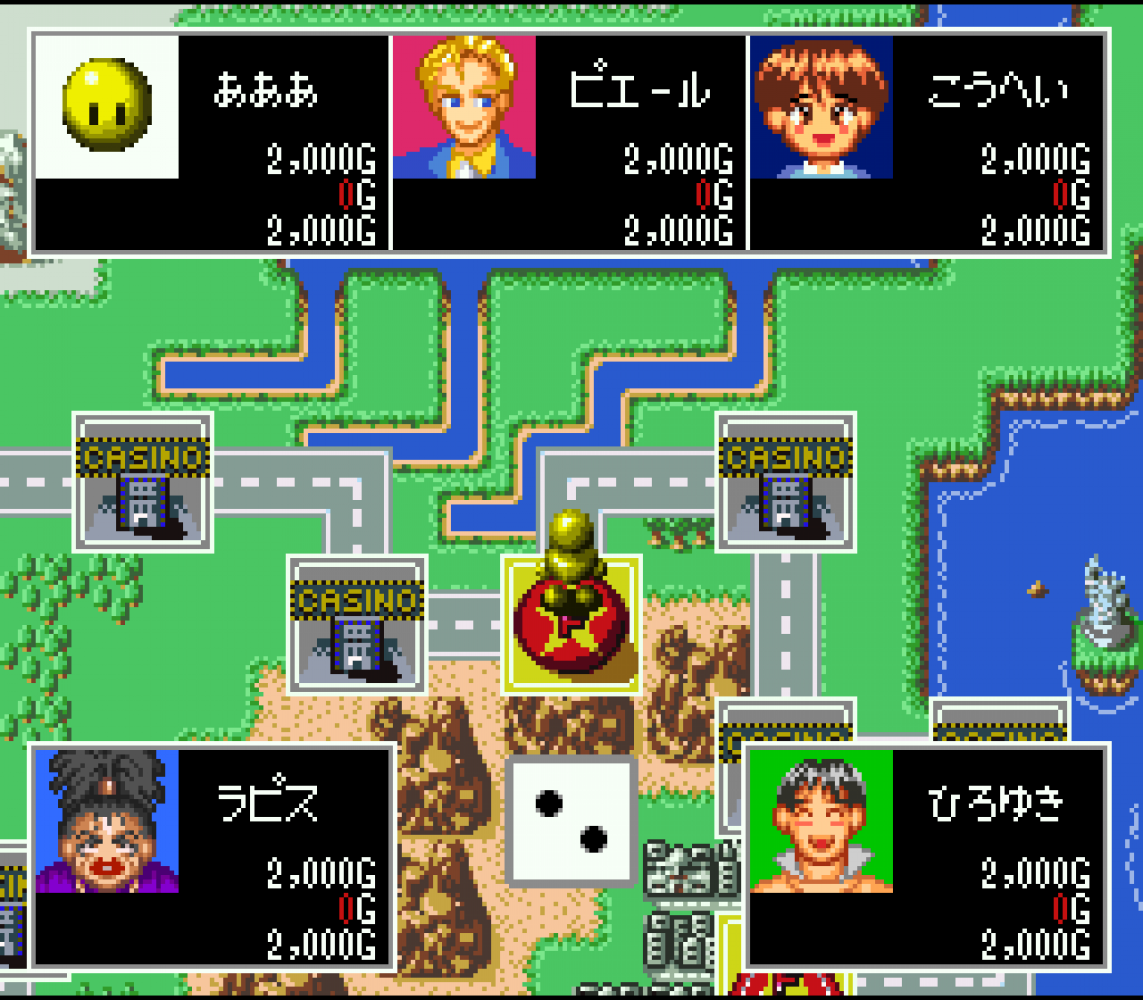Select the あああ player panel
Viewport: 1143px width, 1000px height.
(210, 142)
